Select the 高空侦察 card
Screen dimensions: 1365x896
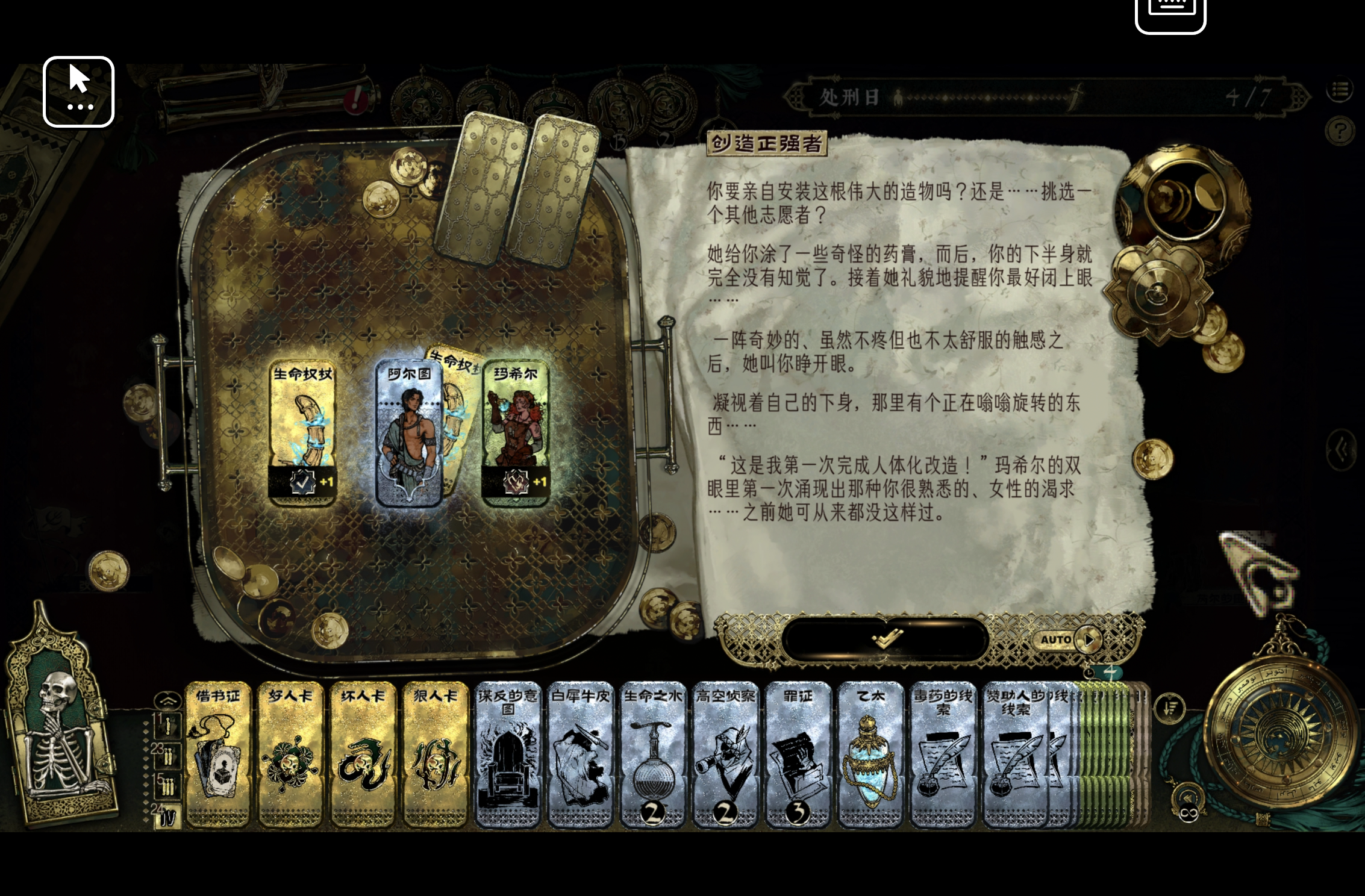click(x=725, y=754)
